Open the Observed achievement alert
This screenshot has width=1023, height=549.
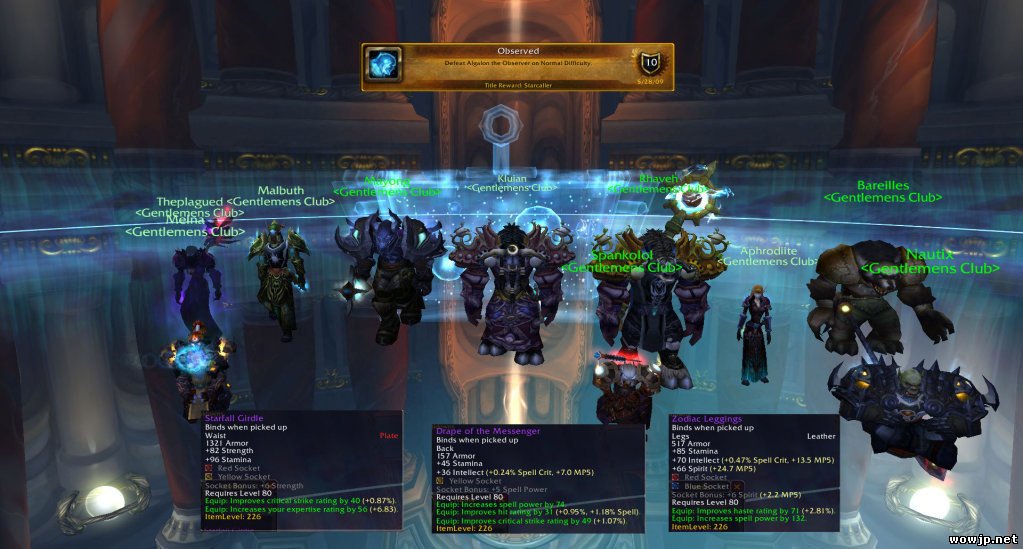click(517, 67)
